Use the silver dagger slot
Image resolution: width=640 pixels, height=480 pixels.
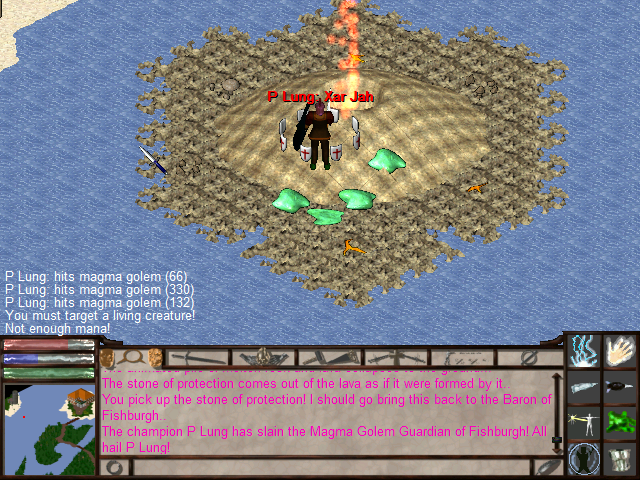pos(584,387)
